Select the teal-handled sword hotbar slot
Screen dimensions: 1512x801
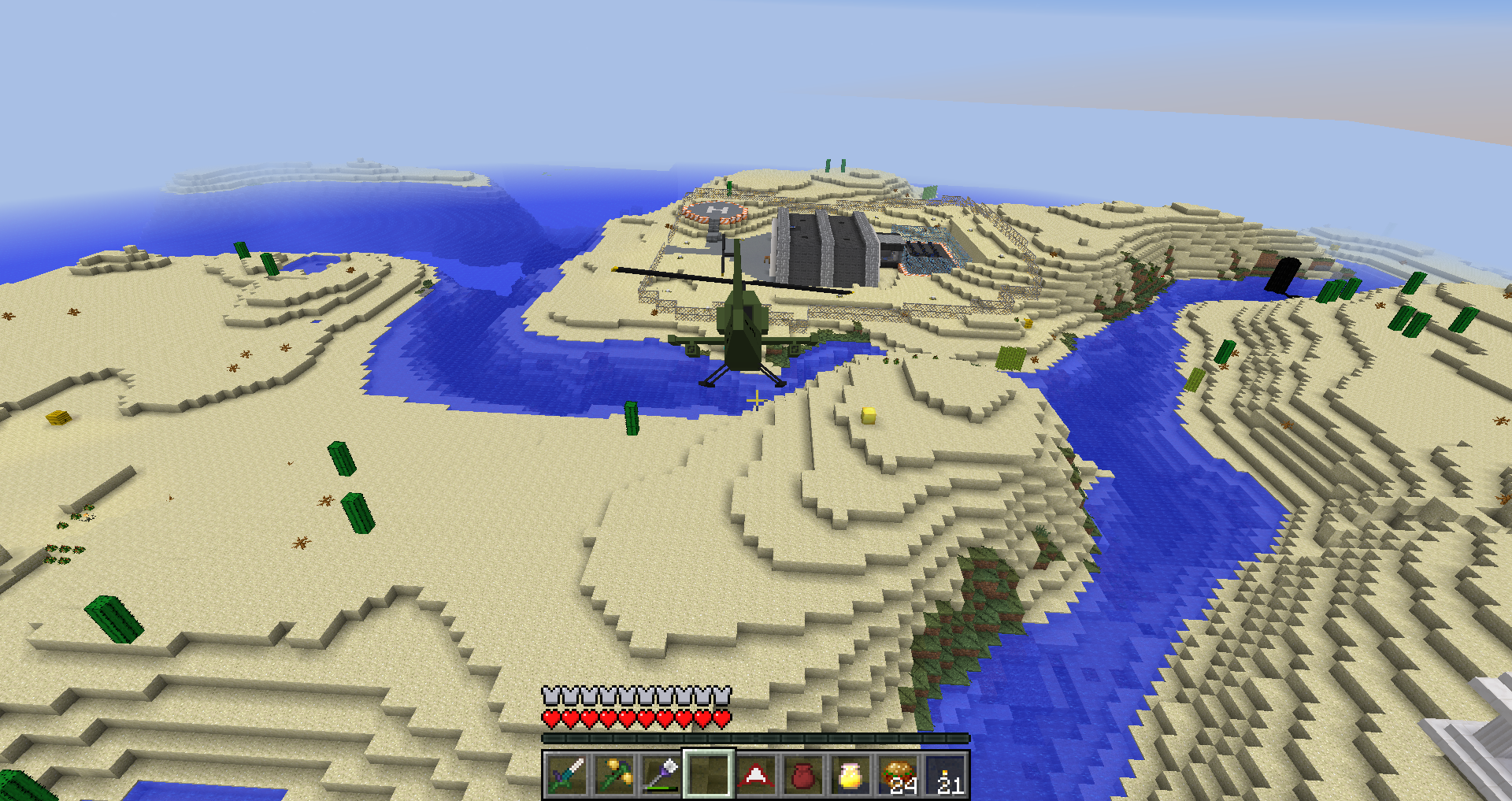click(567, 775)
